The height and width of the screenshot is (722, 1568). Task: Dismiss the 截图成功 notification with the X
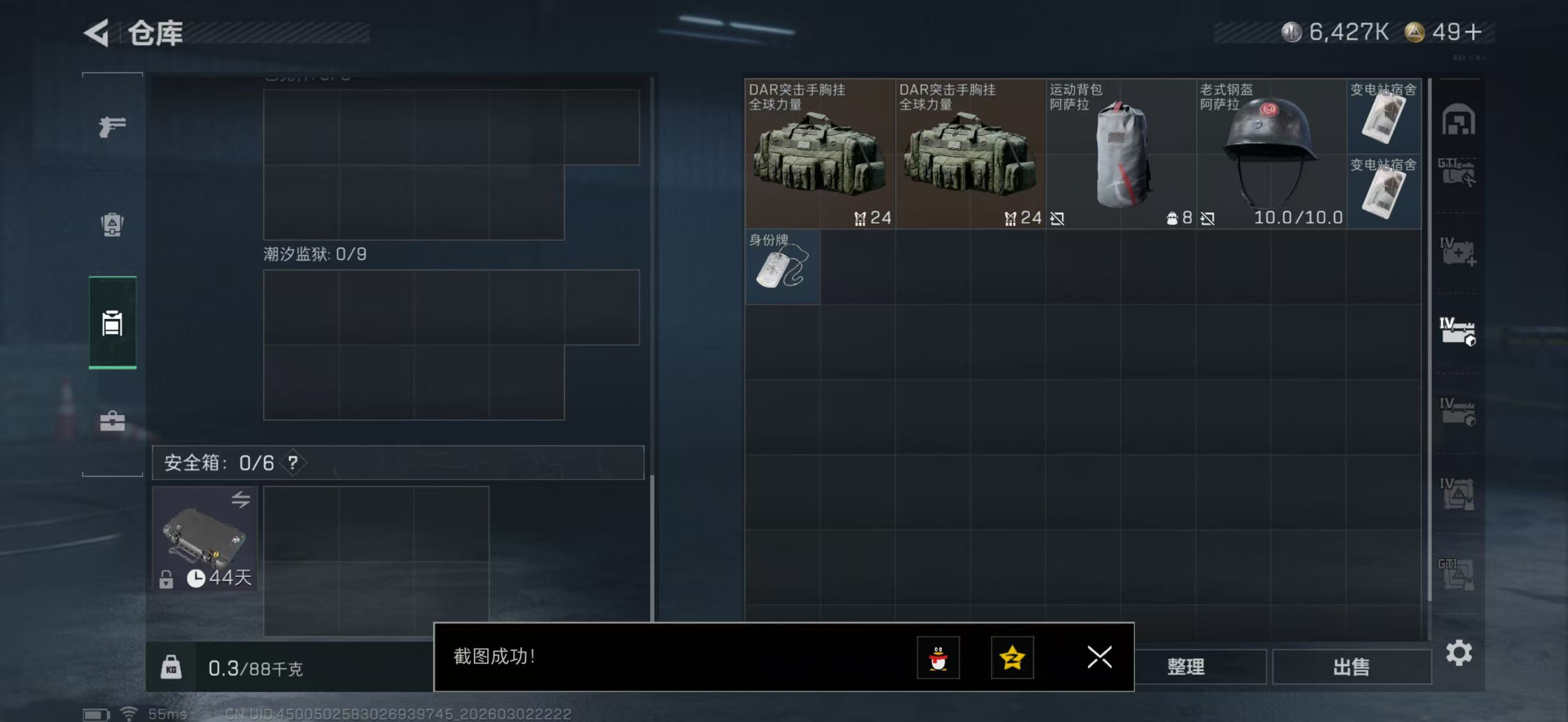(1099, 658)
